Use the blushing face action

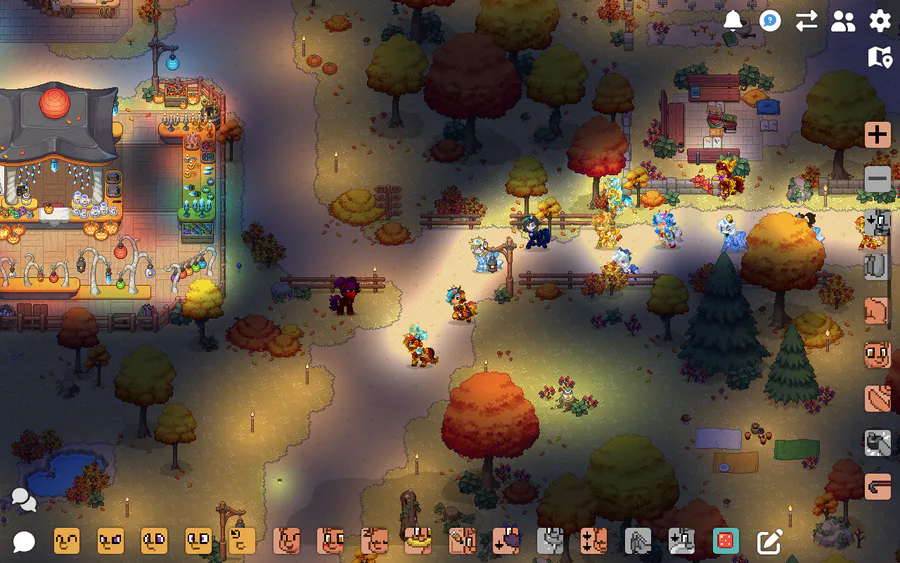330,541
